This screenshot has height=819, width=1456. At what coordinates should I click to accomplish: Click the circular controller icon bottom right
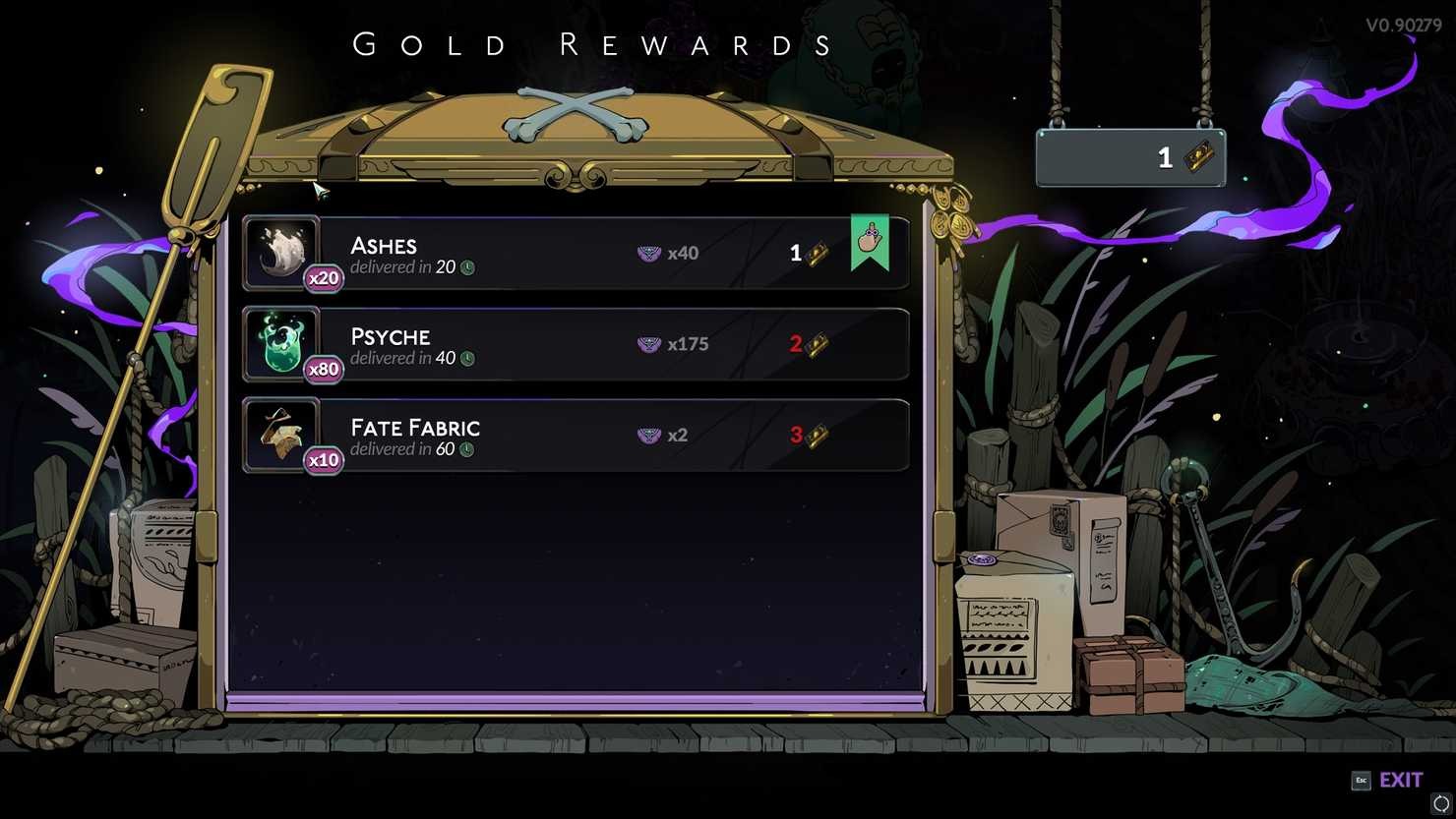click(1440, 801)
